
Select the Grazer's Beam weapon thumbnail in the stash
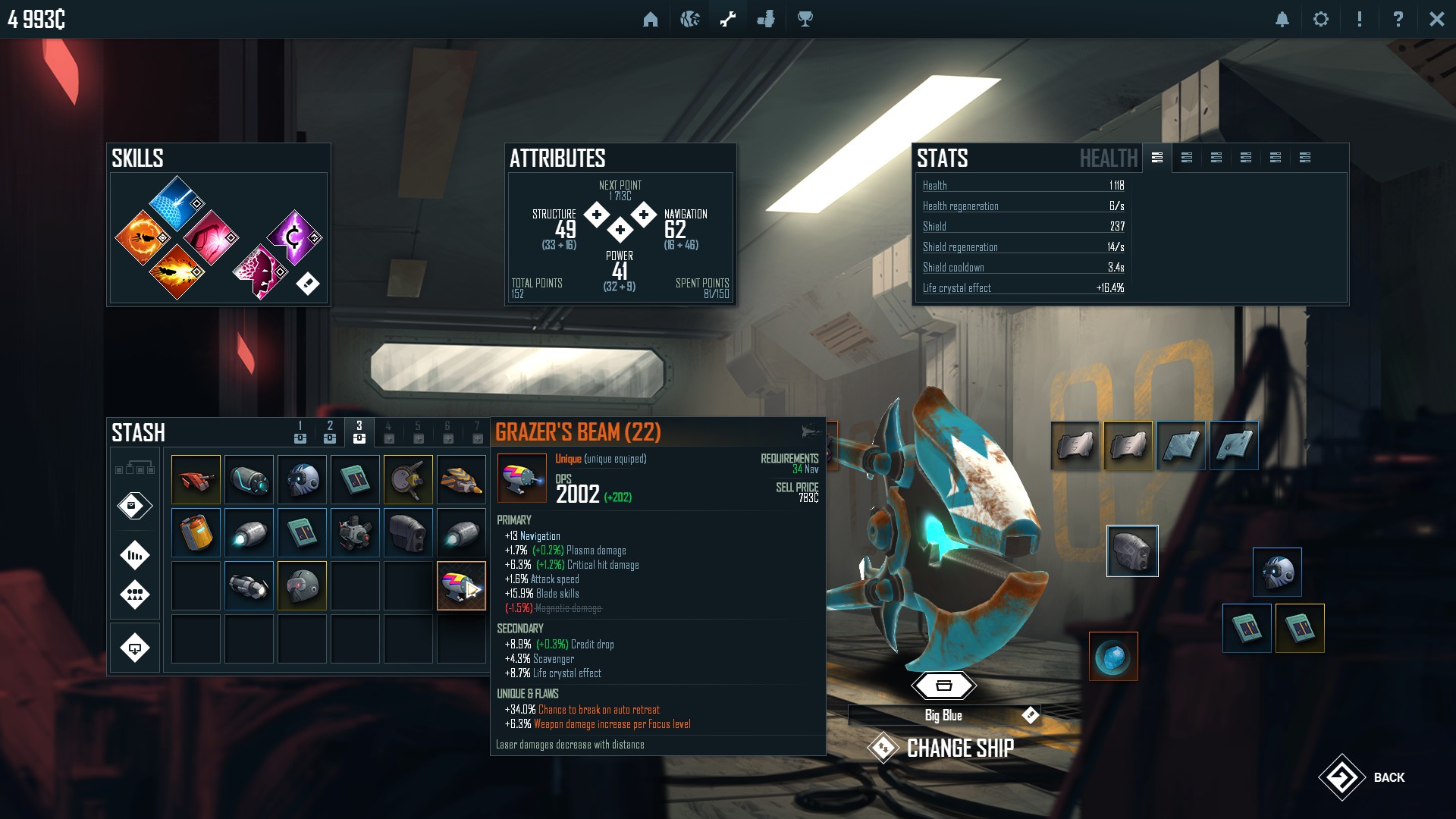pos(461,585)
